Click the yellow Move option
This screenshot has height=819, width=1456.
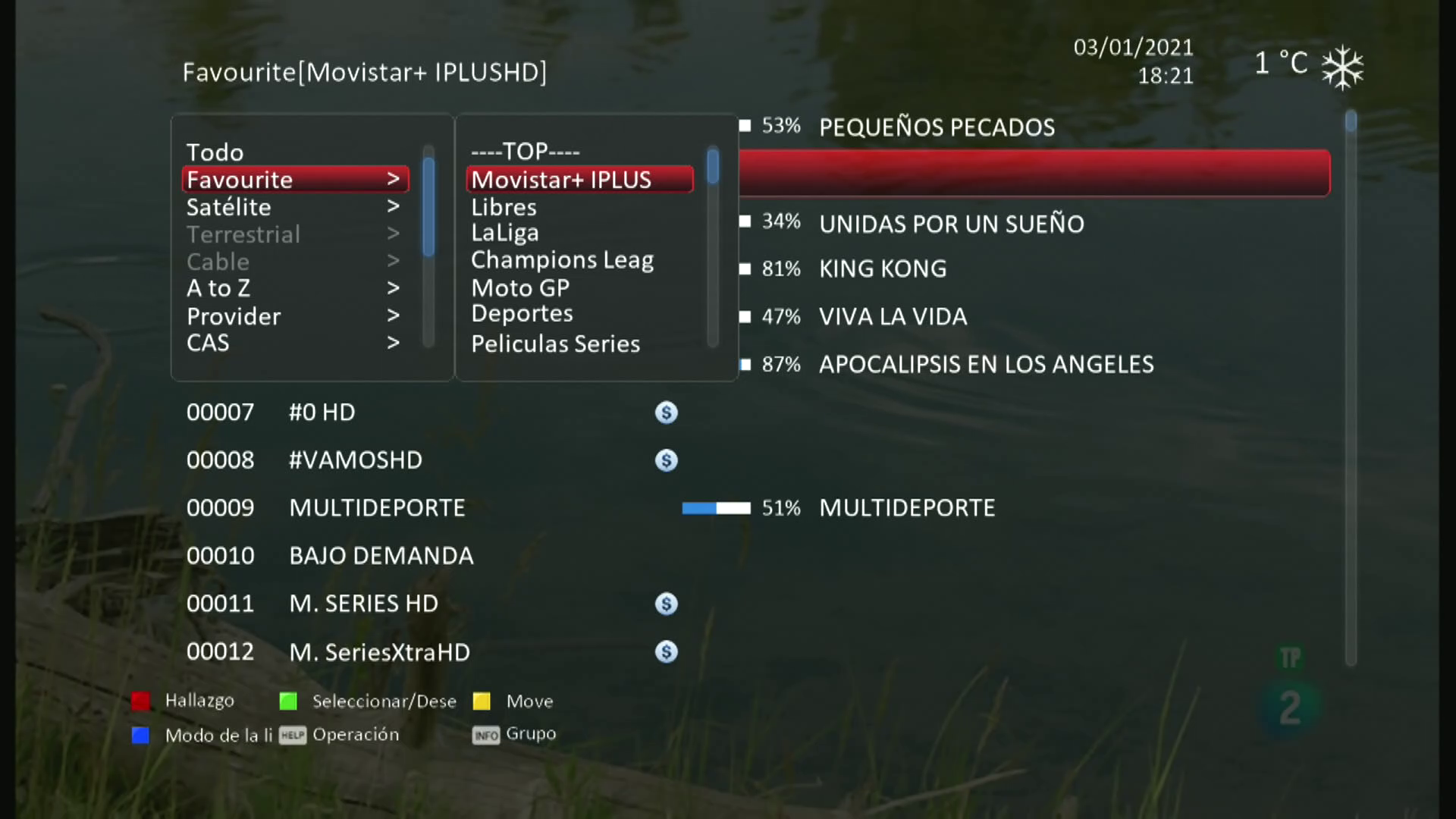pos(529,701)
